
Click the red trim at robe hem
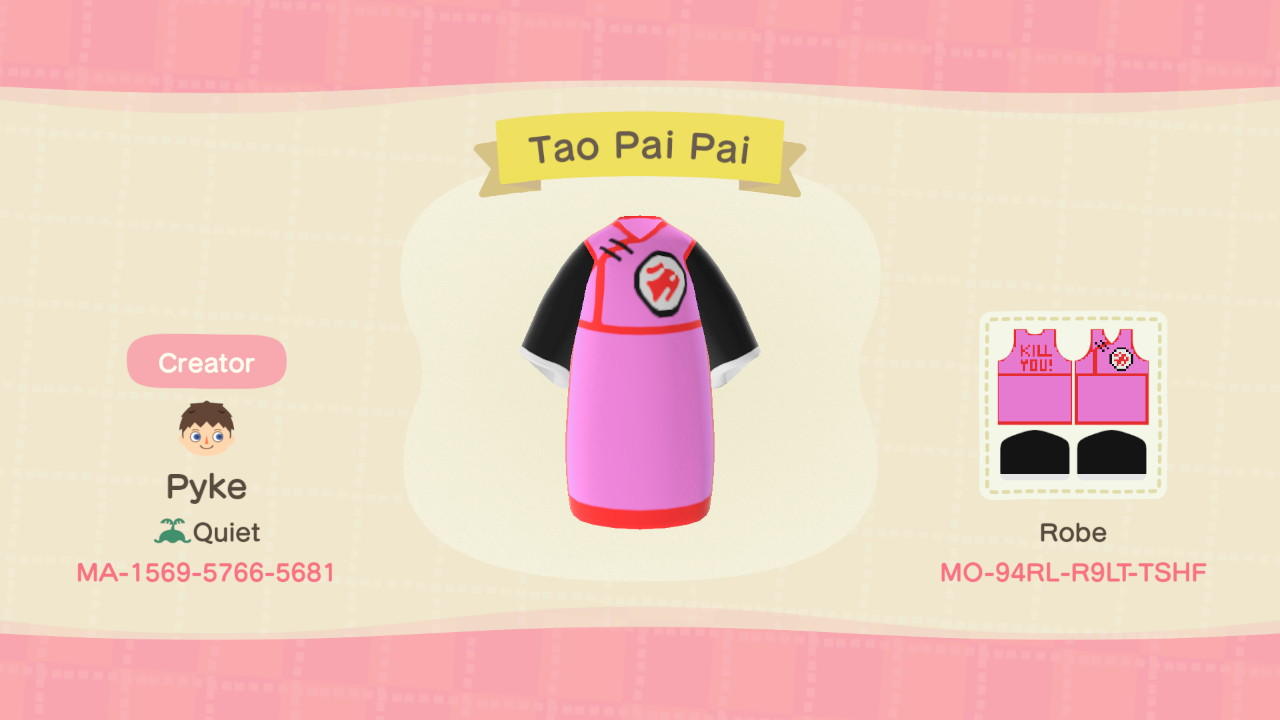coord(640,515)
